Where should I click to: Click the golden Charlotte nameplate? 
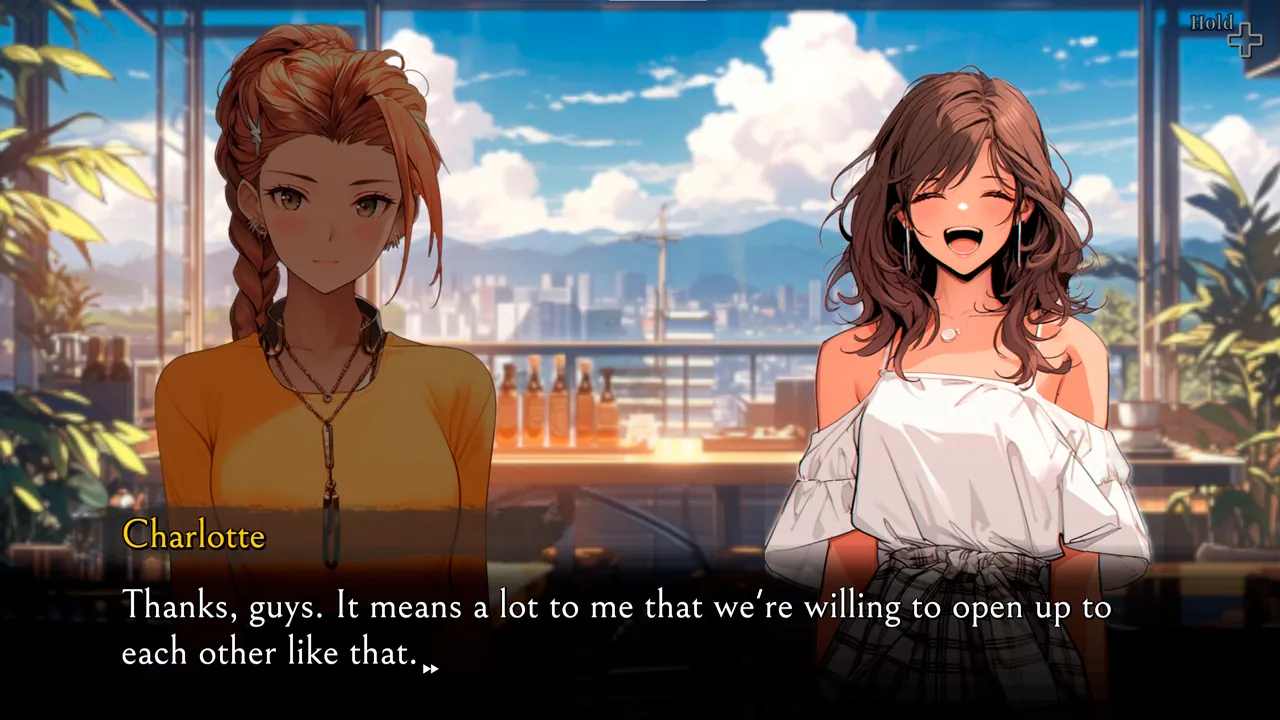194,536
